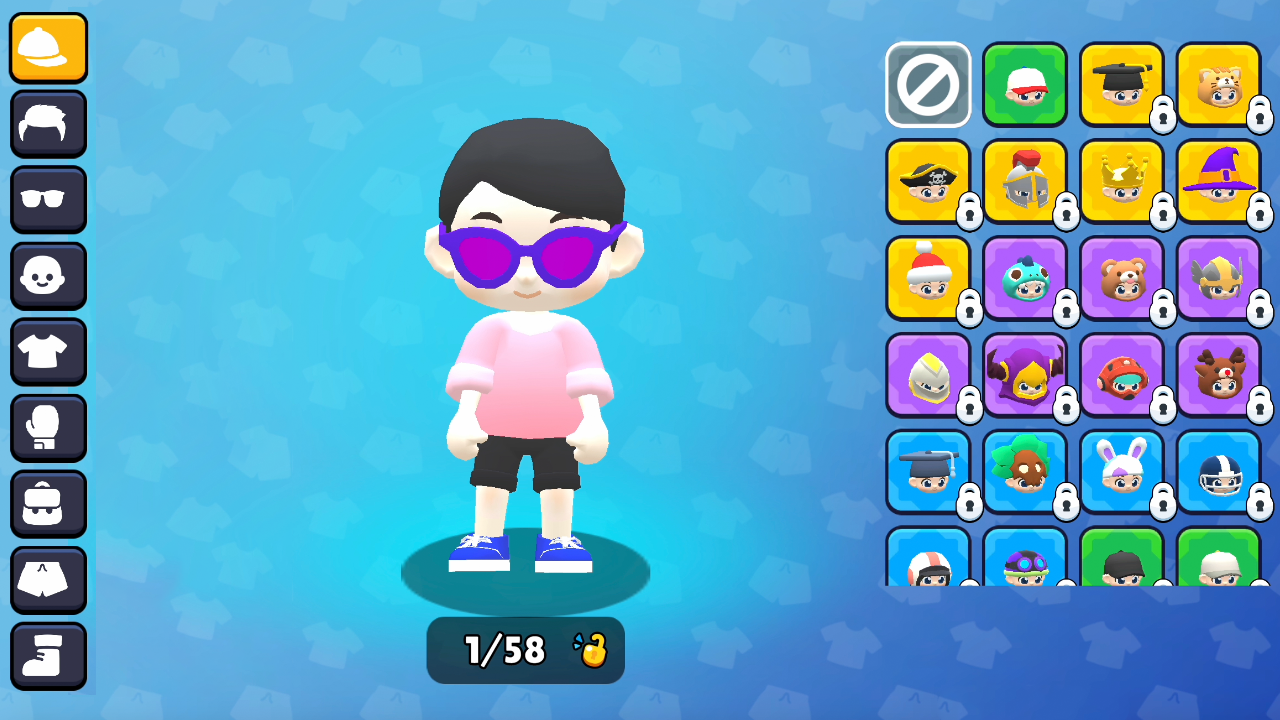1280x720 pixels.
Task: Open the backpack category tab
Action: point(49,504)
